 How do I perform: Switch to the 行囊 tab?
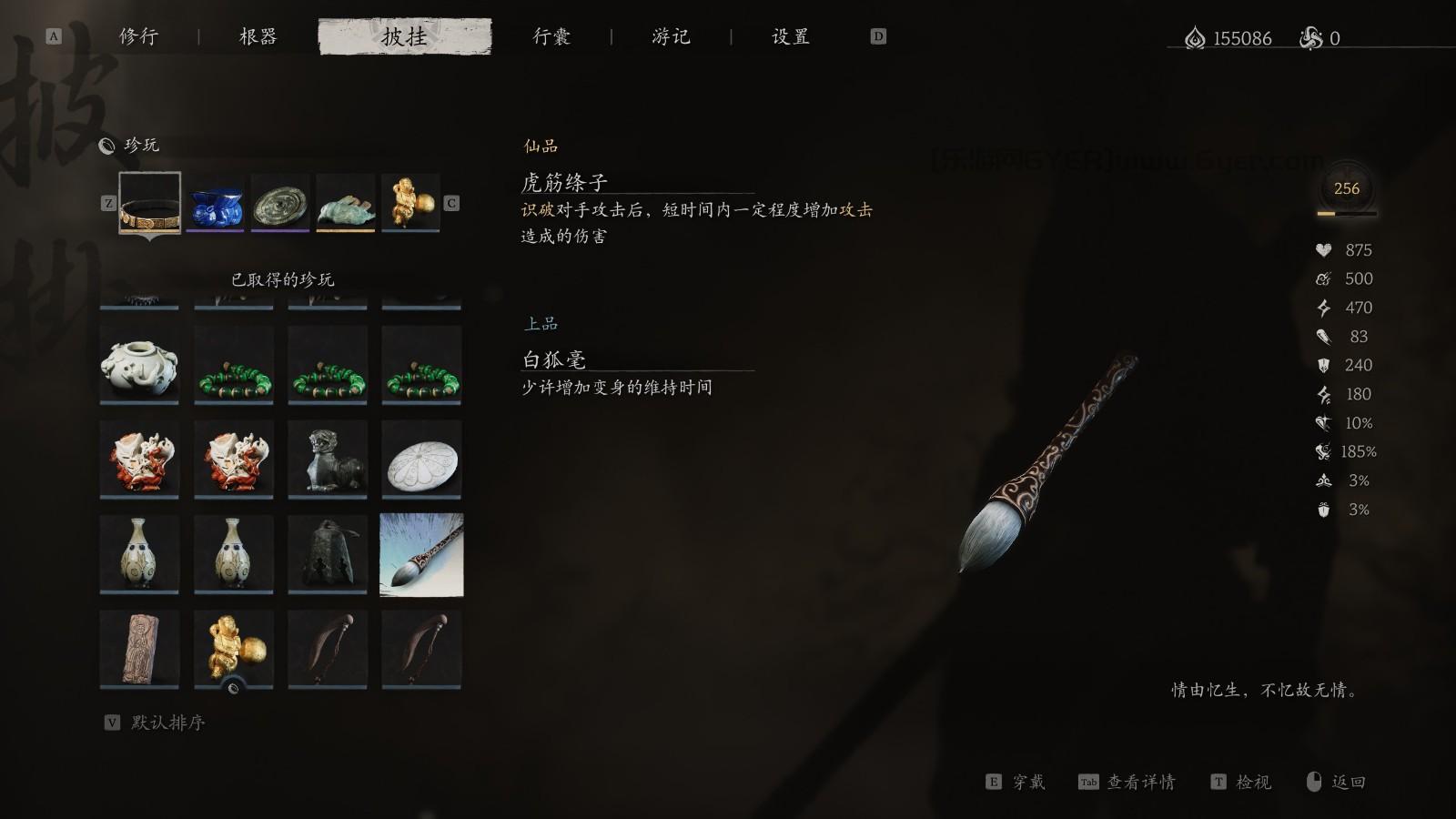point(552,36)
